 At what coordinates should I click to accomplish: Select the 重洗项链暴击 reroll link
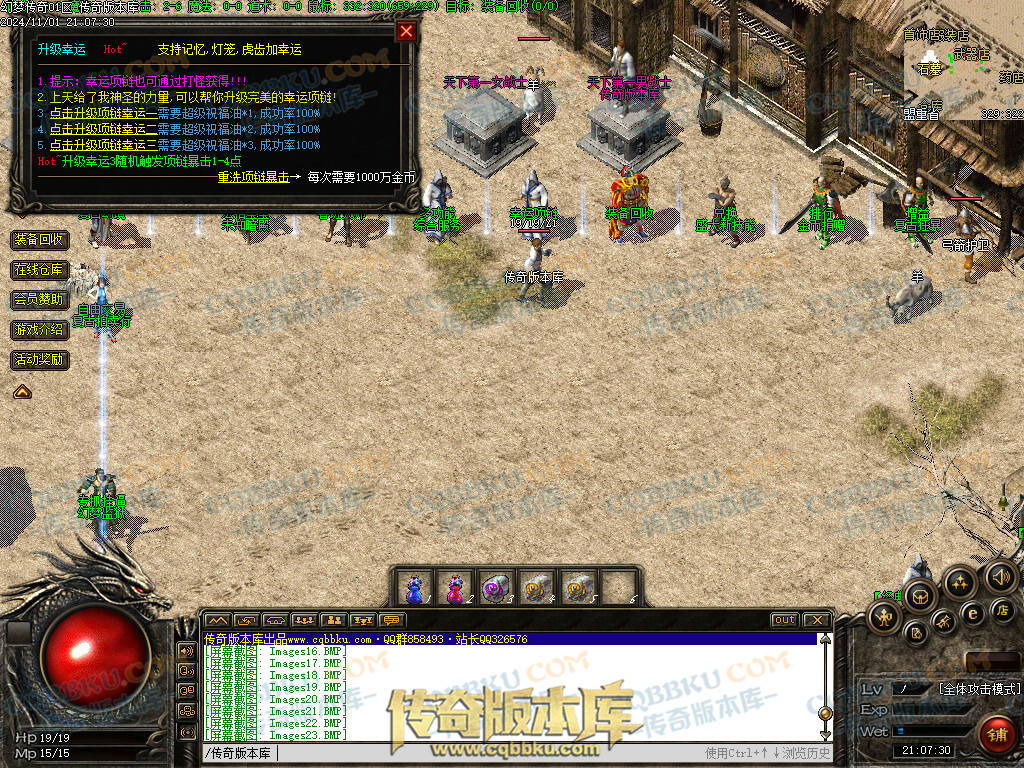coord(253,177)
